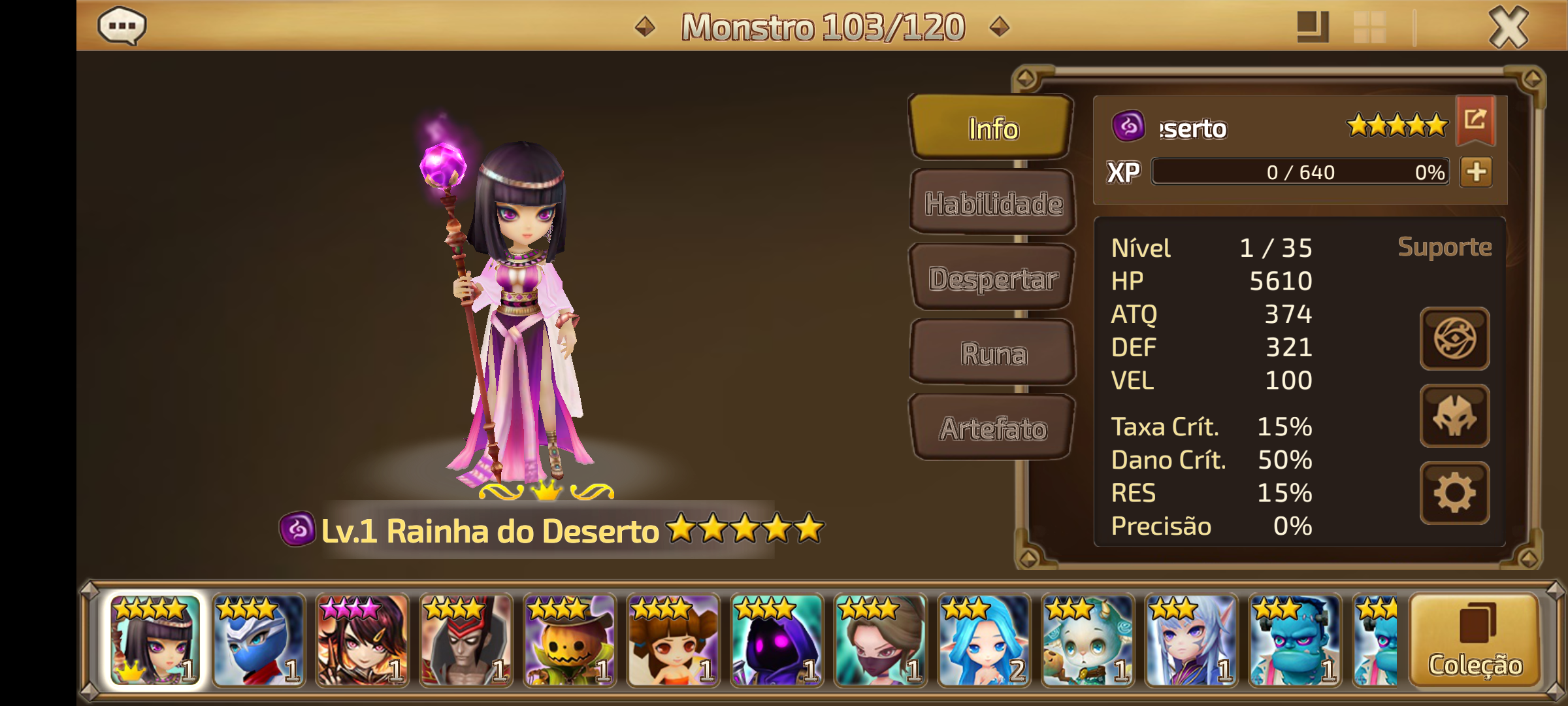Select the purple hooded reaper thumbnail

(x=777, y=641)
